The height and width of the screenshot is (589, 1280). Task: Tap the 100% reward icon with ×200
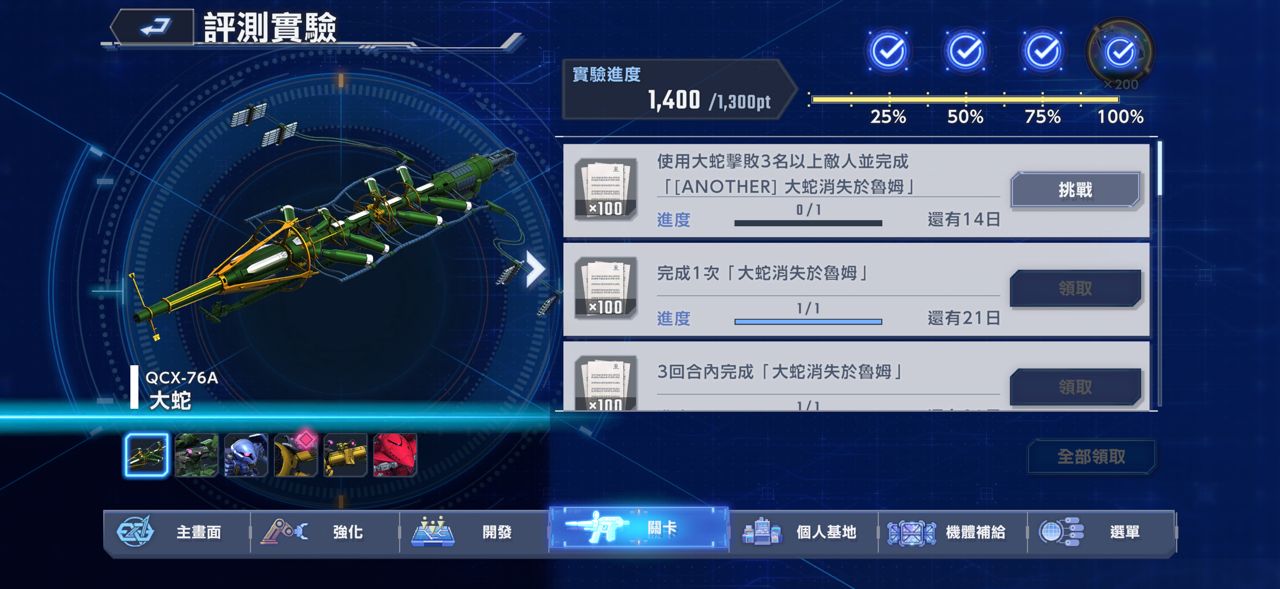pos(1120,51)
